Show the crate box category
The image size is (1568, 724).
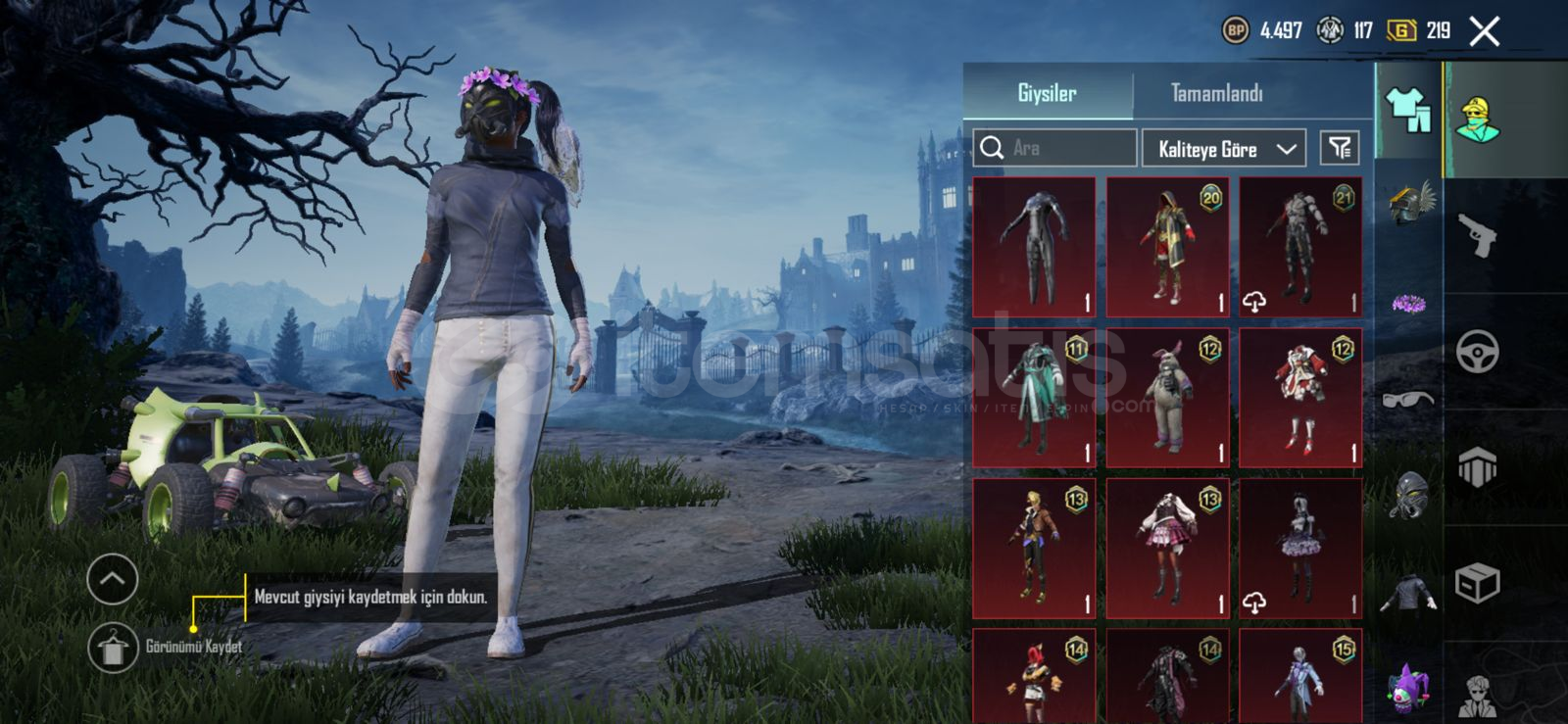(x=1477, y=584)
